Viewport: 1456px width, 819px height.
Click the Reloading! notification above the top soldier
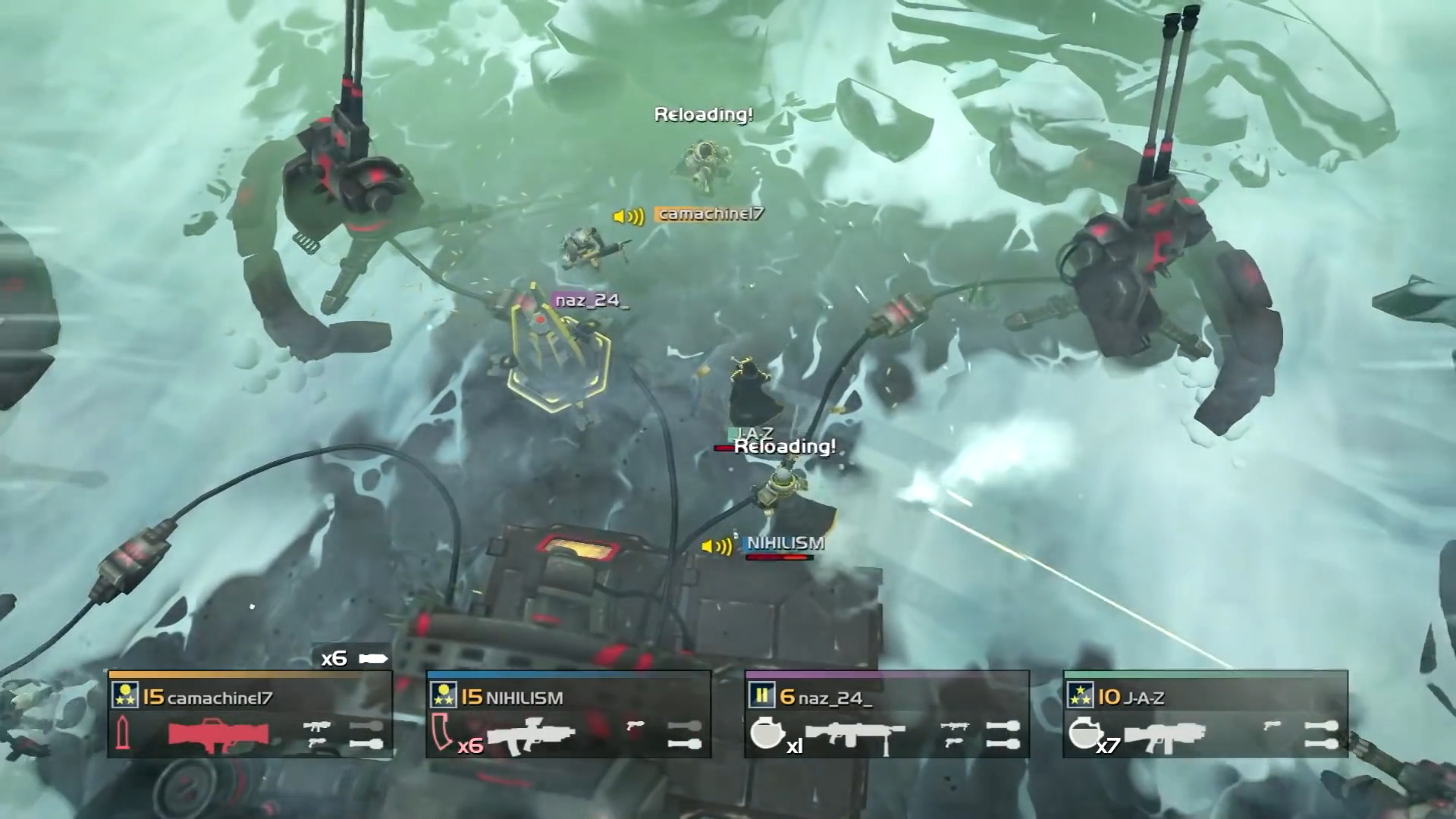[x=703, y=115]
